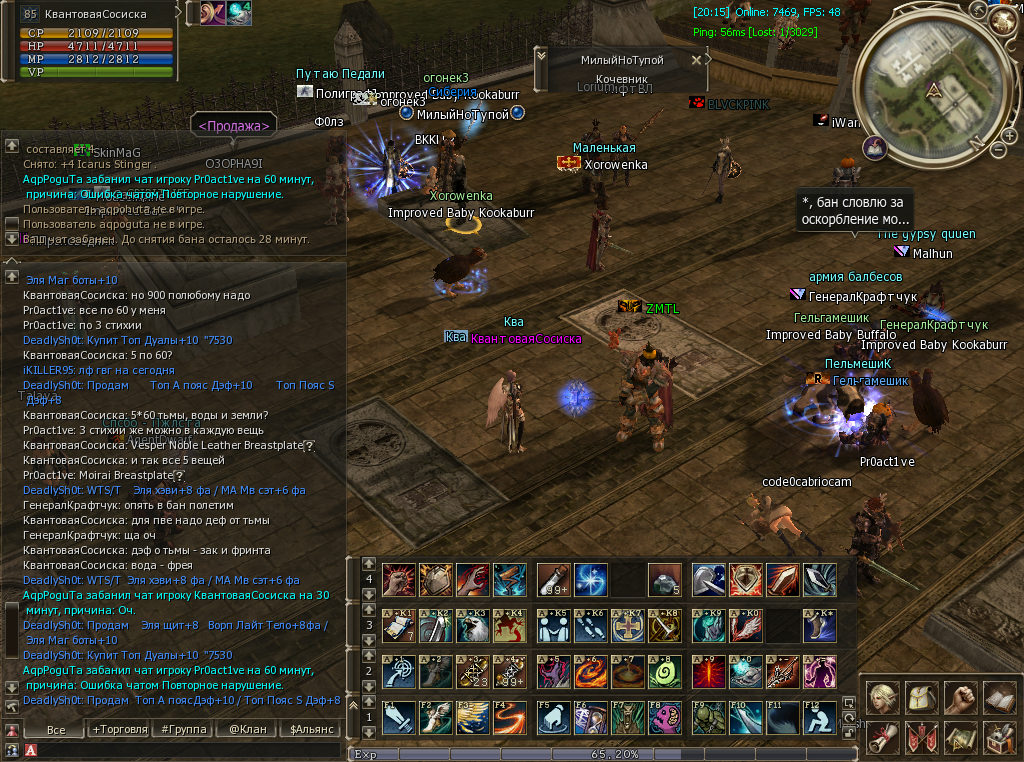Viewport: 1024px width, 762px height.
Task: Use the F8 pink skull skill
Action: click(665, 718)
